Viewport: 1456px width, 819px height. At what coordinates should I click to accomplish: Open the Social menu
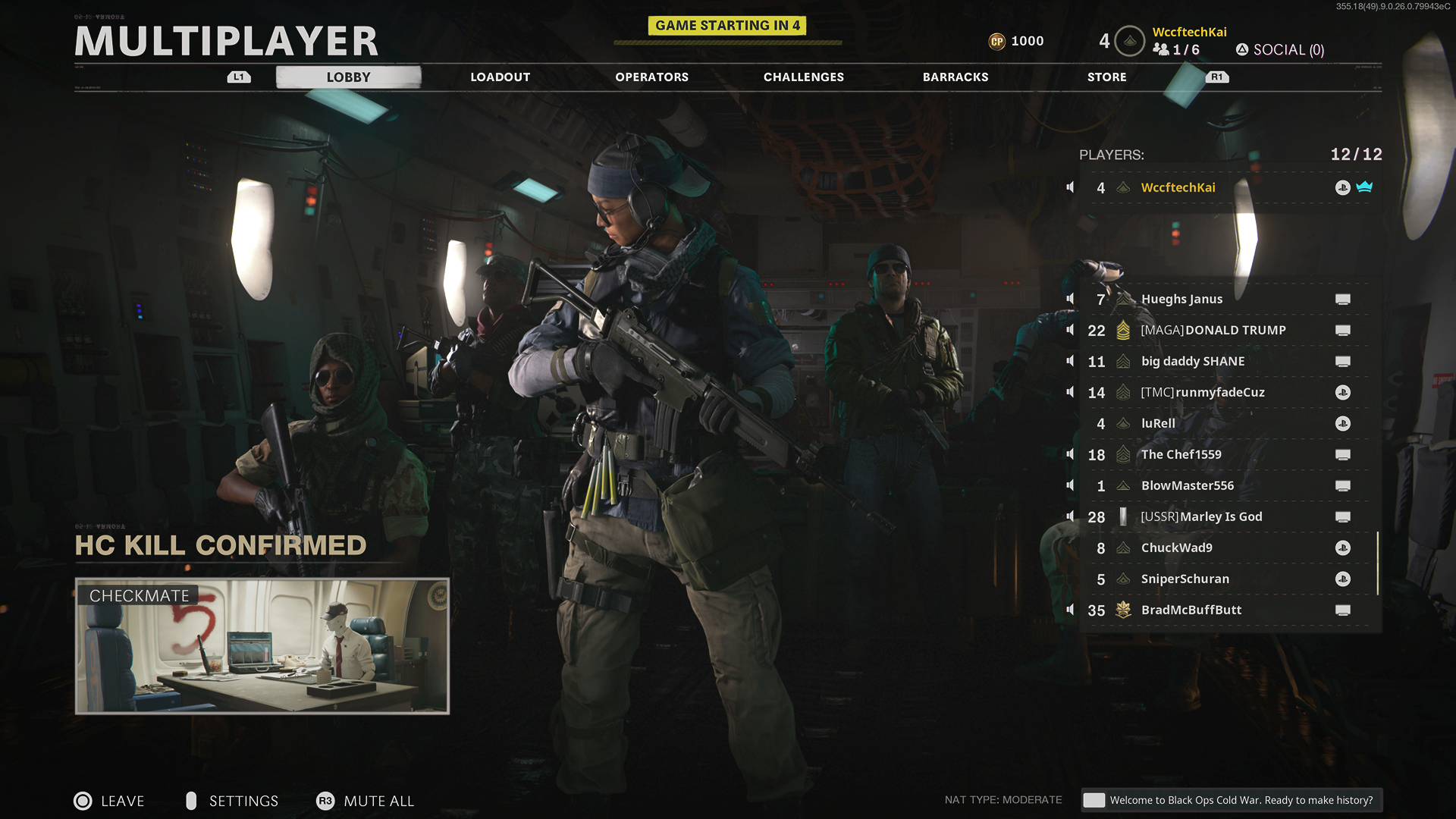tap(1280, 50)
